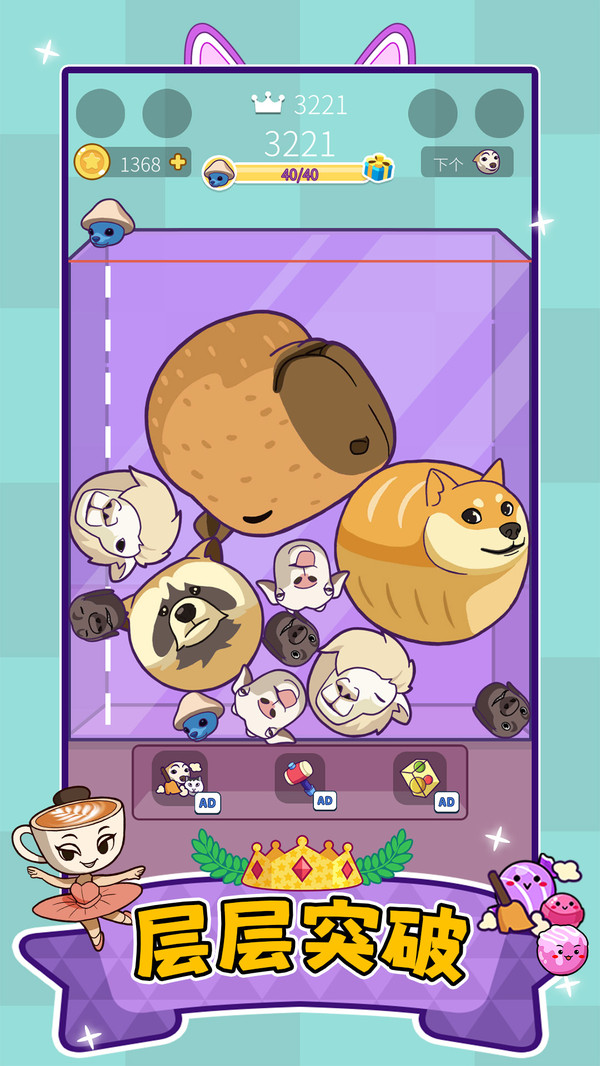Claim the blue gift box reward

(378, 168)
